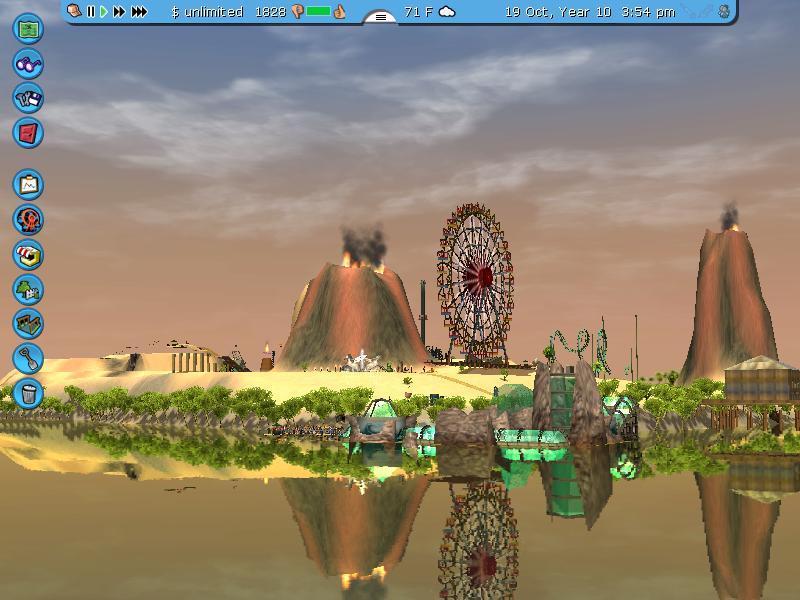Click the red book icon
This screenshot has height=600, width=800.
pyautogui.click(x=28, y=132)
